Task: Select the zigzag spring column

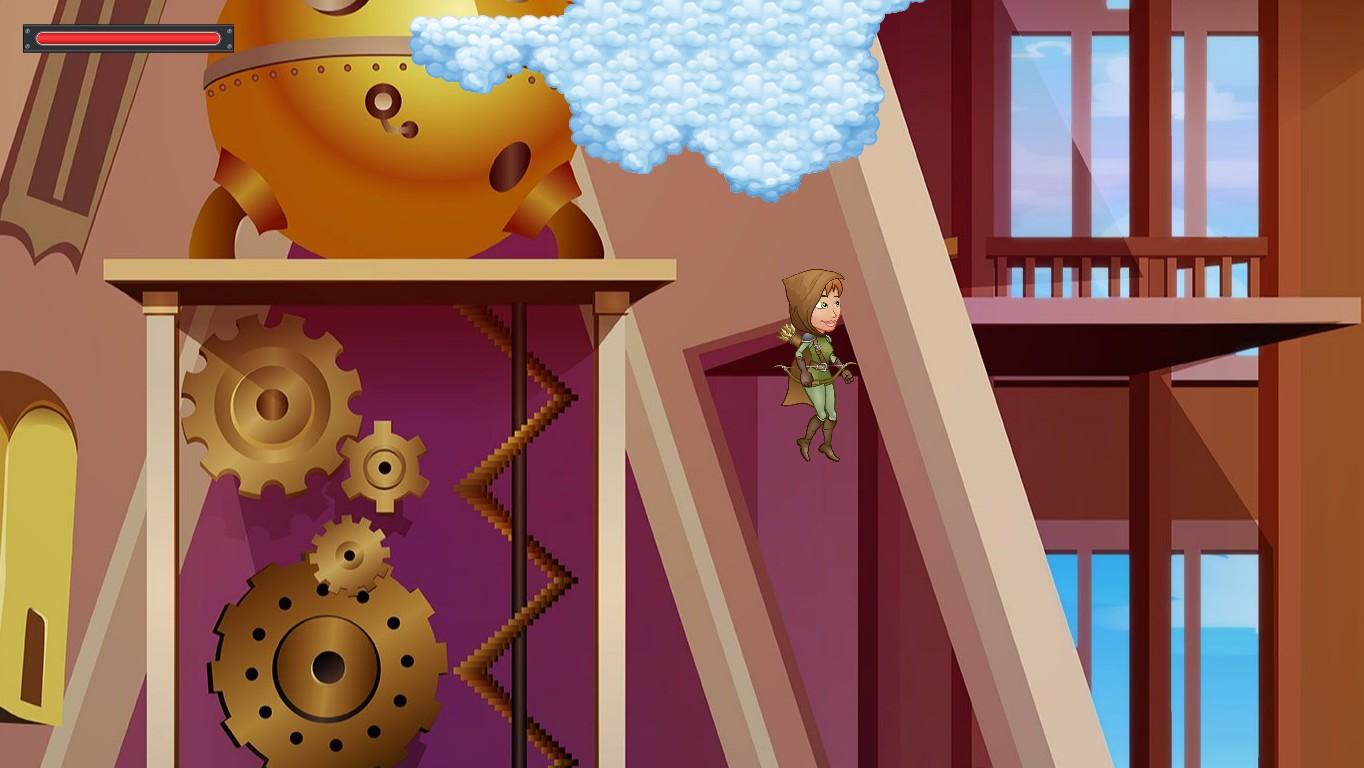Action: (x=520, y=500)
